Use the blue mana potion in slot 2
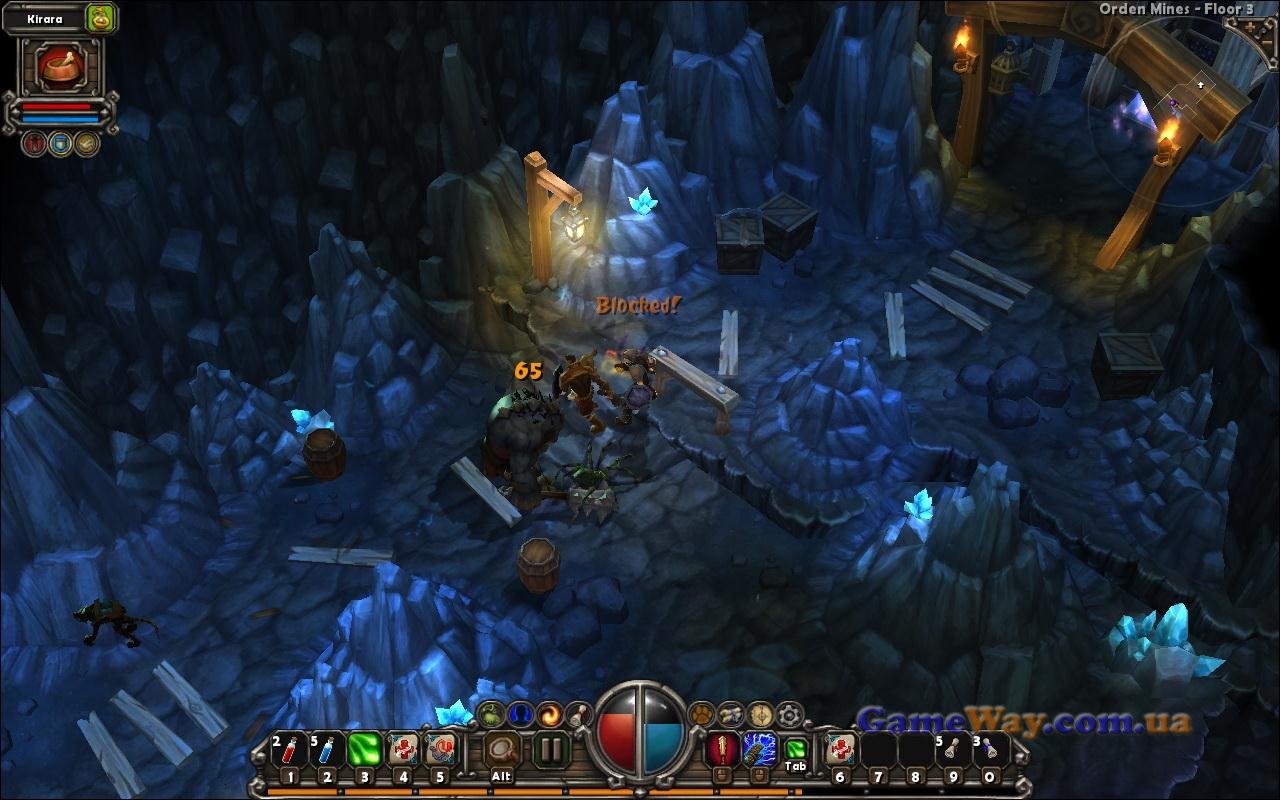 tap(327, 749)
